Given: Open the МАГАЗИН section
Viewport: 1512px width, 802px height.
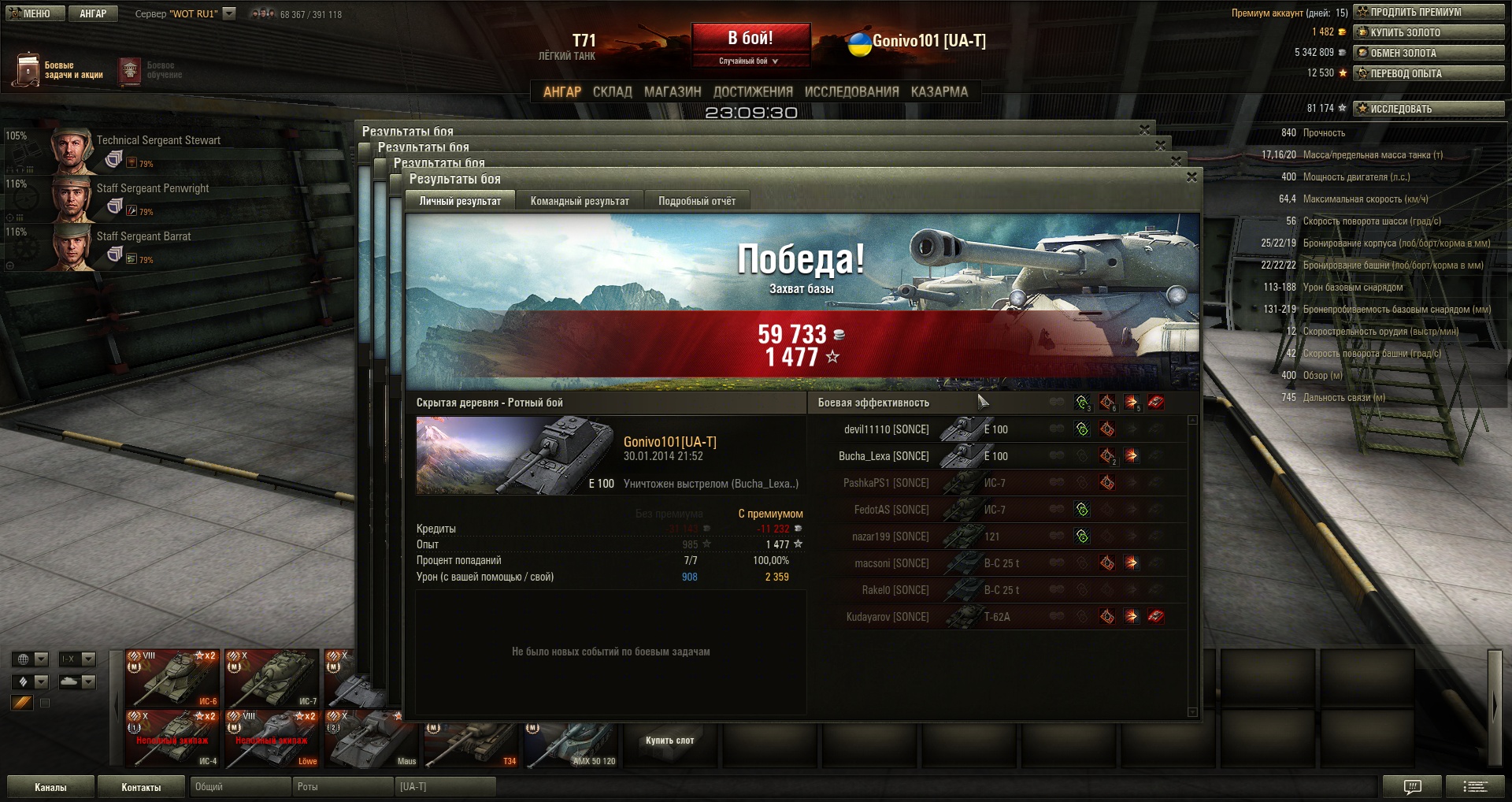Looking at the screenshot, I should (x=673, y=91).
